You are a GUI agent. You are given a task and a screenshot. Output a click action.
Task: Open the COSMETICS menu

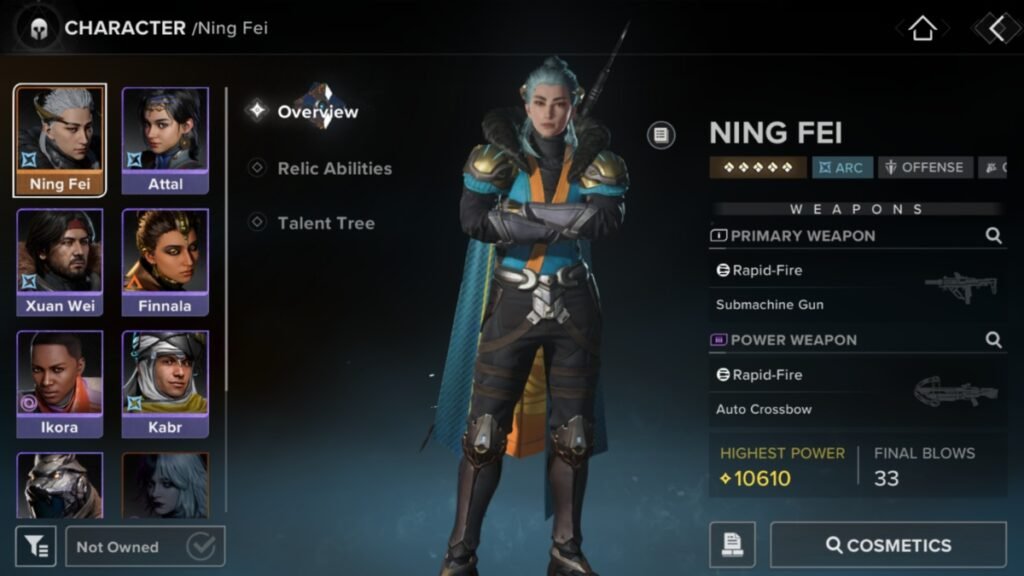888,545
